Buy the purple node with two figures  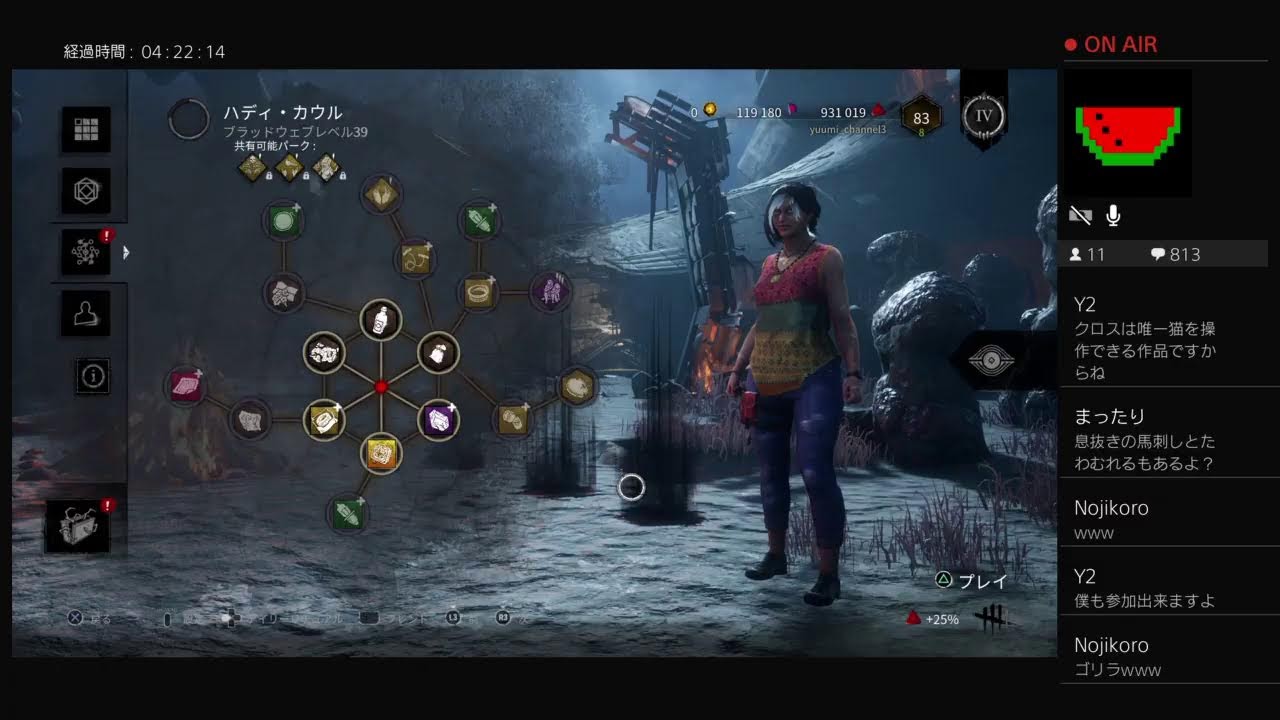[x=550, y=291]
